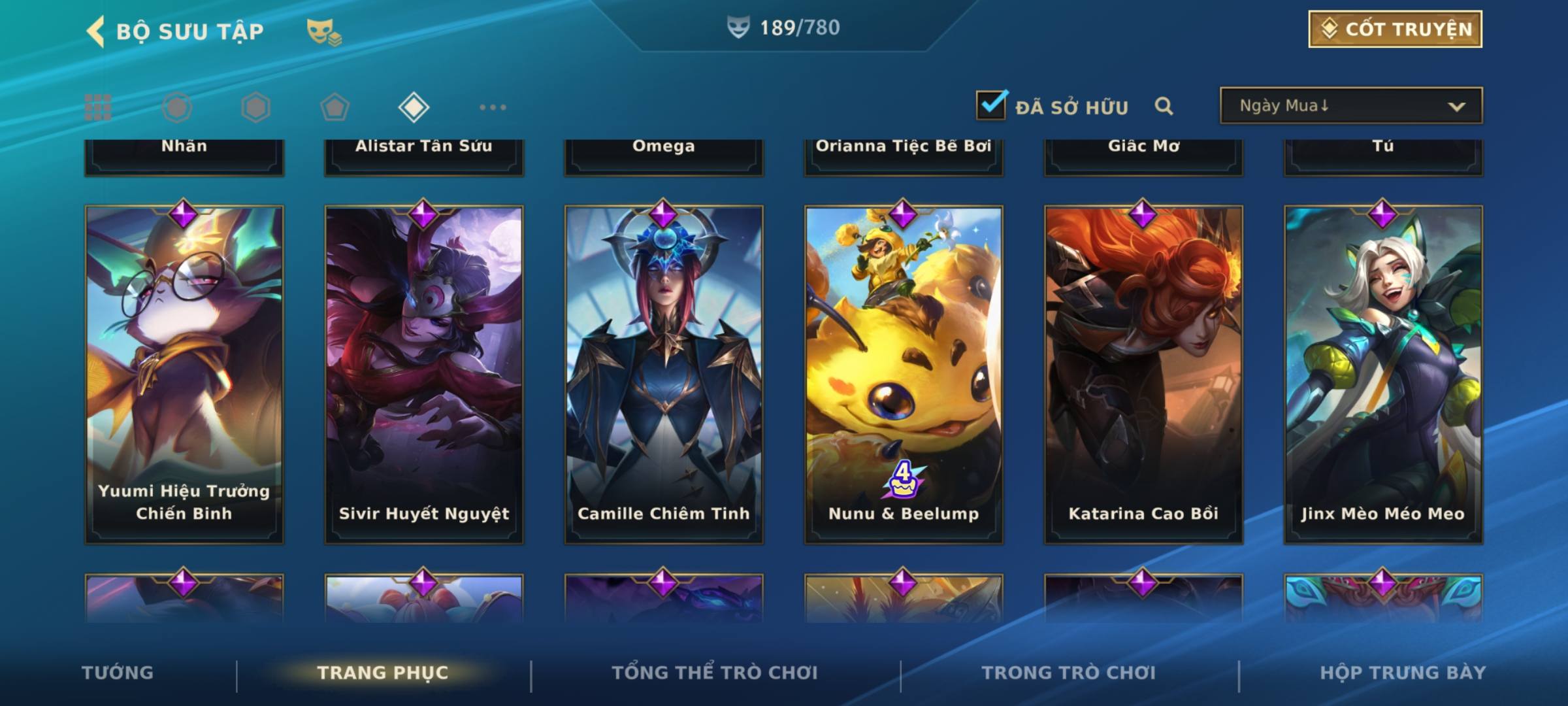The width and height of the screenshot is (1568, 706).
Task: Switch to Trong Trò Chơi tab
Action: (x=1069, y=673)
